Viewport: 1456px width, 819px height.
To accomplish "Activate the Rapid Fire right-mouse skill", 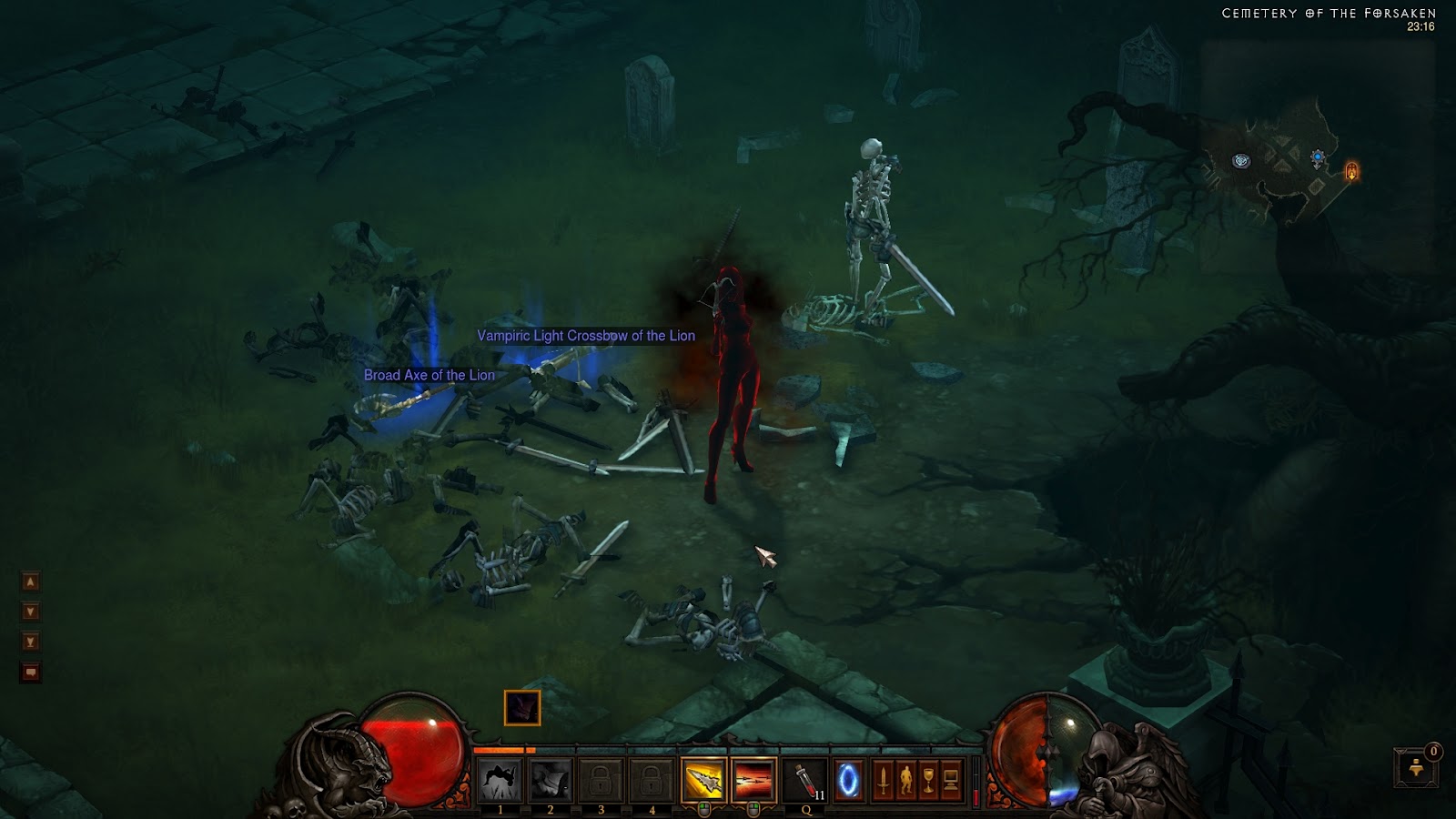I will (x=753, y=778).
